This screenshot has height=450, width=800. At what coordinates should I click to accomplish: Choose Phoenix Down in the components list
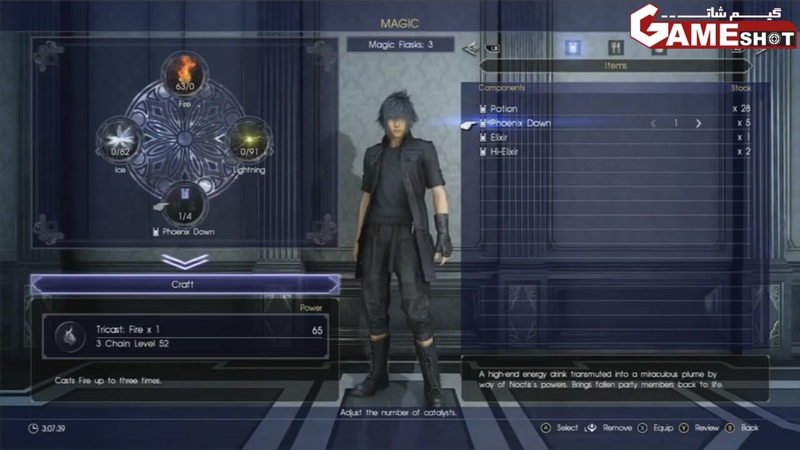click(x=520, y=123)
